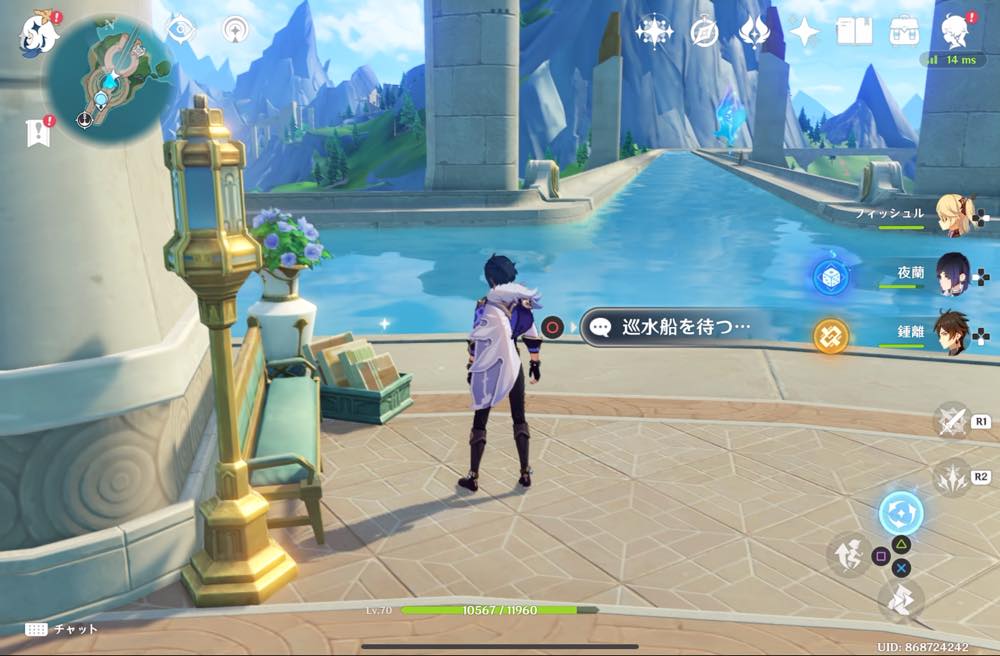Open the circular minimap

(x=112, y=77)
